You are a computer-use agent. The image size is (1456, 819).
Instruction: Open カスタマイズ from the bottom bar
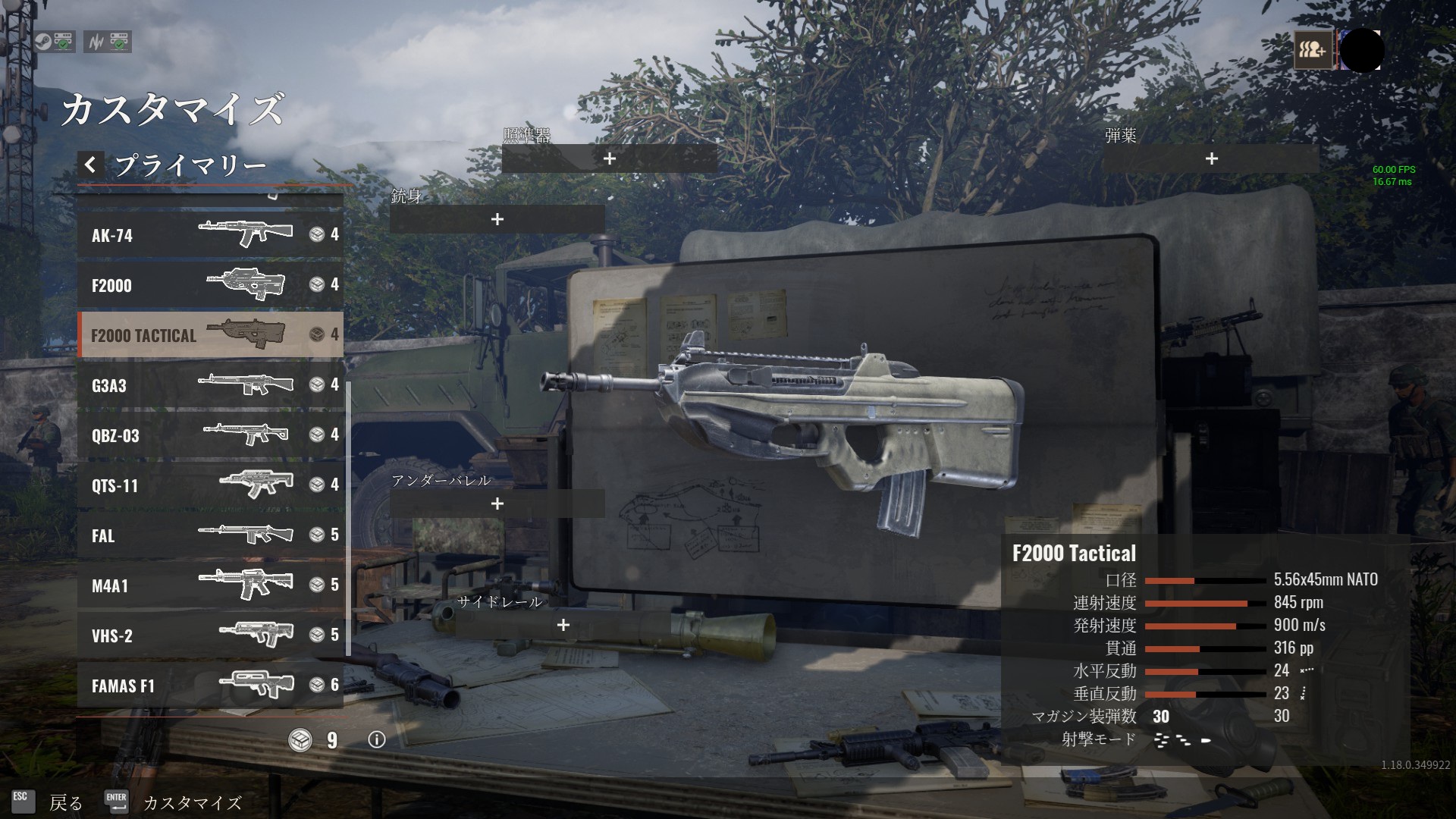[x=190, y=802]
